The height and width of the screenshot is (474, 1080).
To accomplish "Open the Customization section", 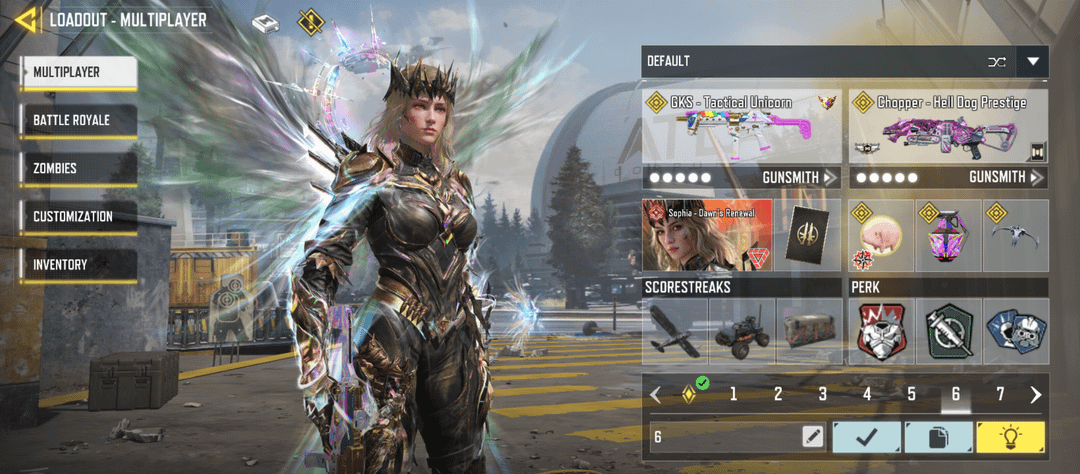I will click(78, 216).
